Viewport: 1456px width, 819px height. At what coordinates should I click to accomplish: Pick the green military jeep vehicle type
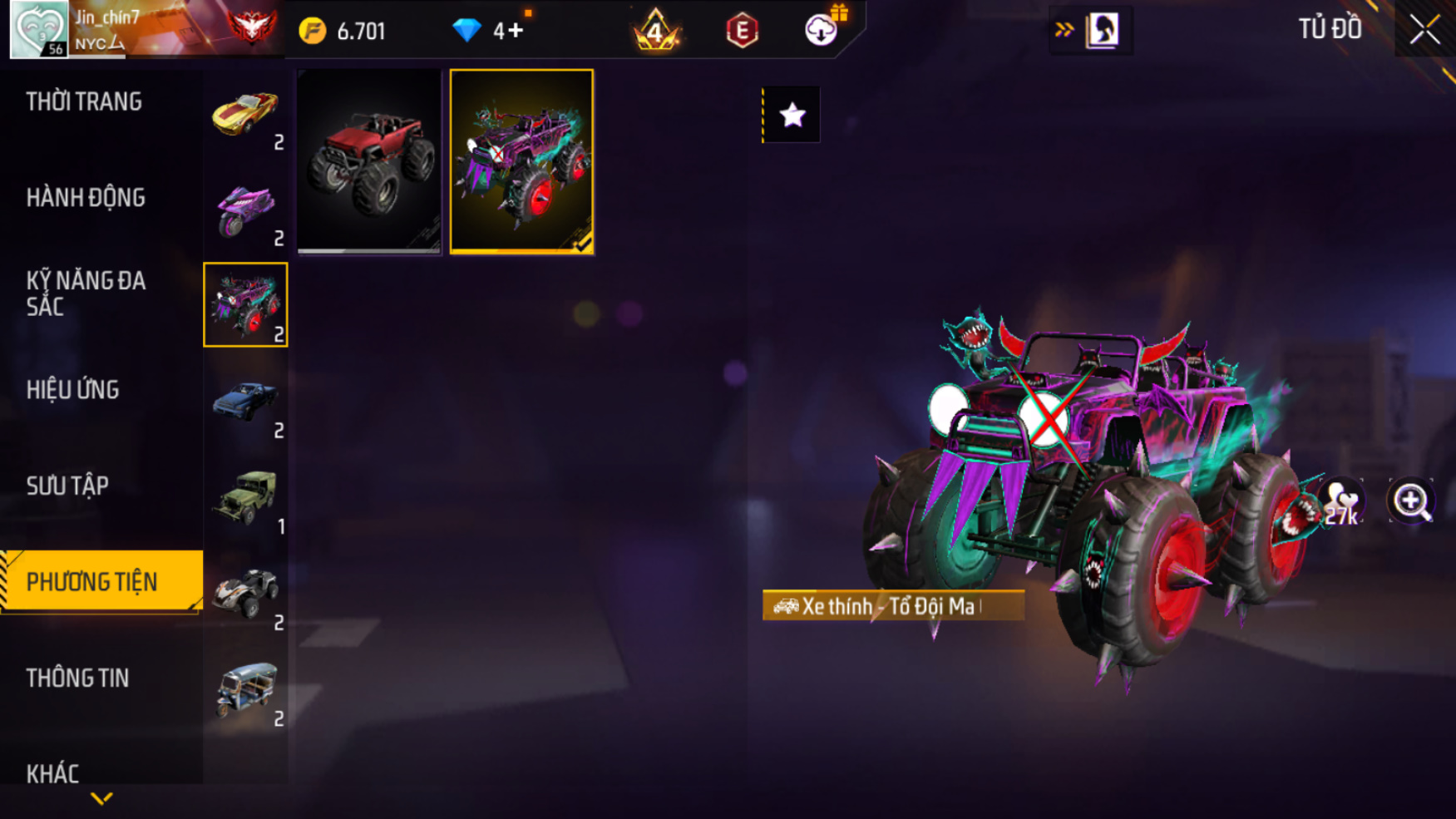[245, 498]
